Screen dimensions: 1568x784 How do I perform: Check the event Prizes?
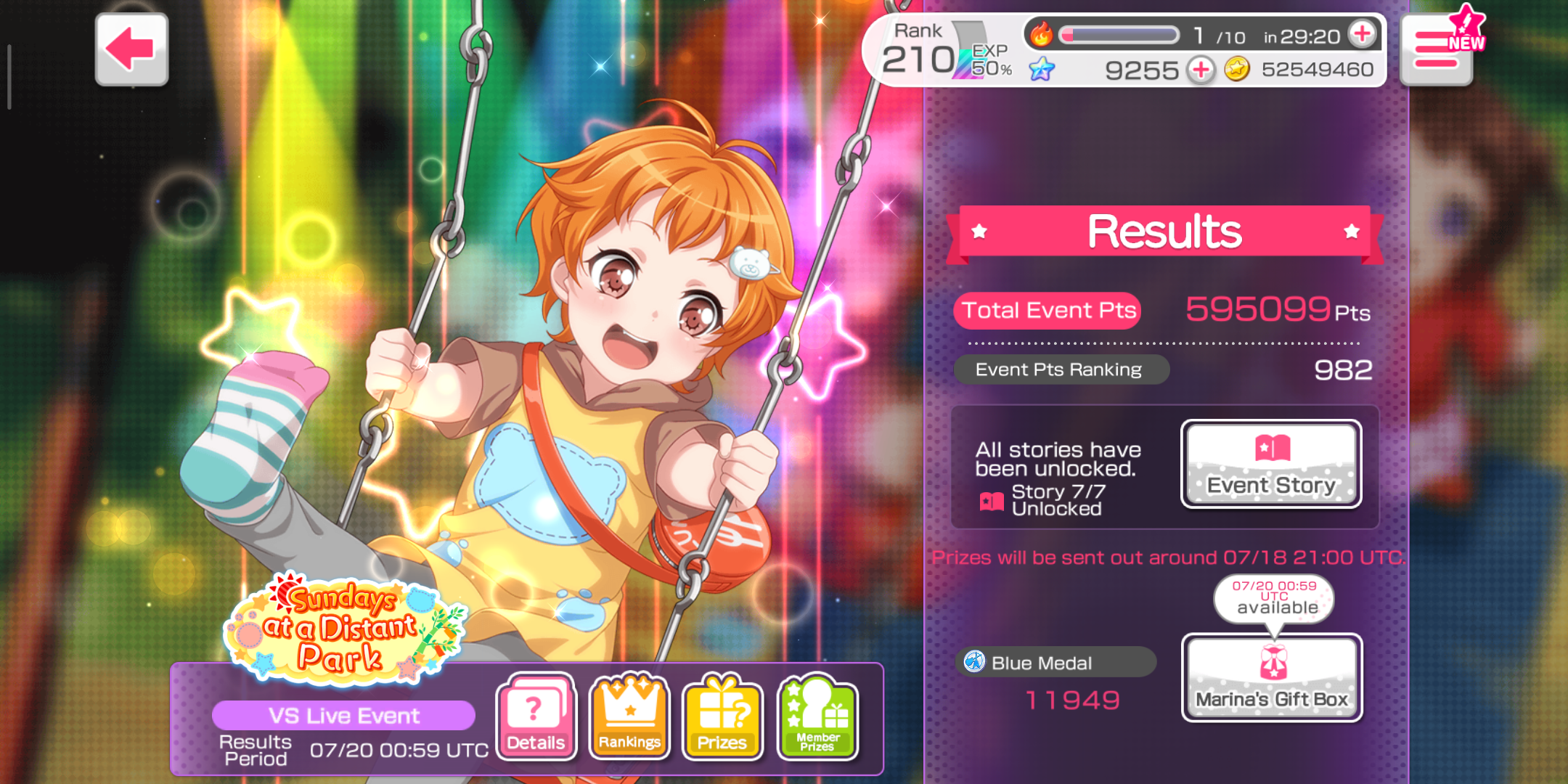722,717
